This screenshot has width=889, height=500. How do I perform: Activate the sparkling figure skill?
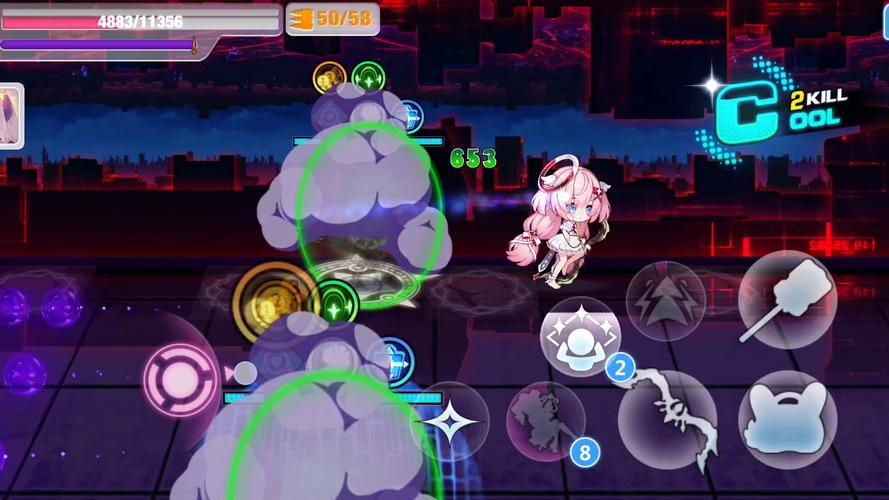pyautogui.click(x=580, y=337)
